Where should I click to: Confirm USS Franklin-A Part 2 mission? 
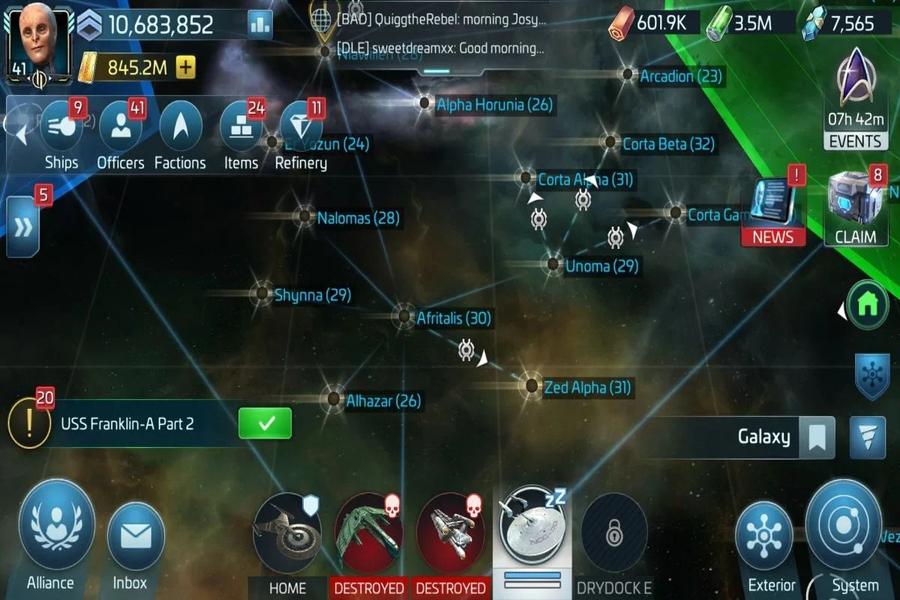point(265,423)
